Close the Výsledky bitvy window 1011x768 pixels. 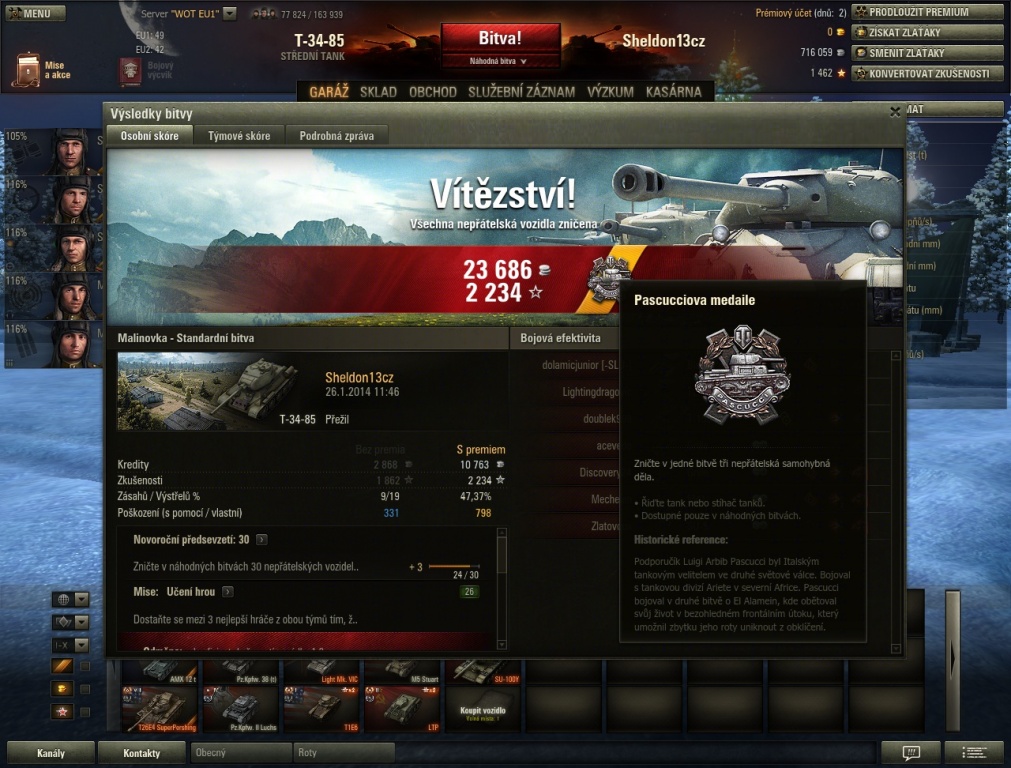click(x=895, y=113)
